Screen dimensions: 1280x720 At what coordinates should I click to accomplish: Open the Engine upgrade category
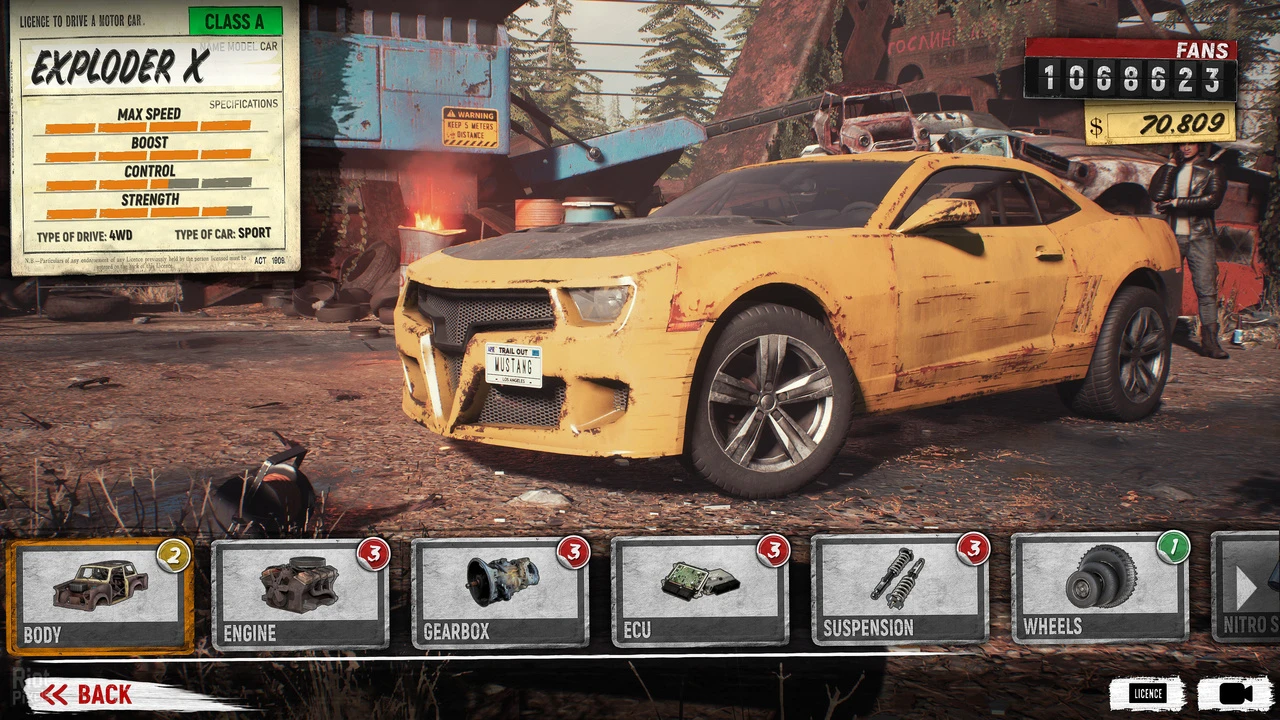tap(300, 596)
